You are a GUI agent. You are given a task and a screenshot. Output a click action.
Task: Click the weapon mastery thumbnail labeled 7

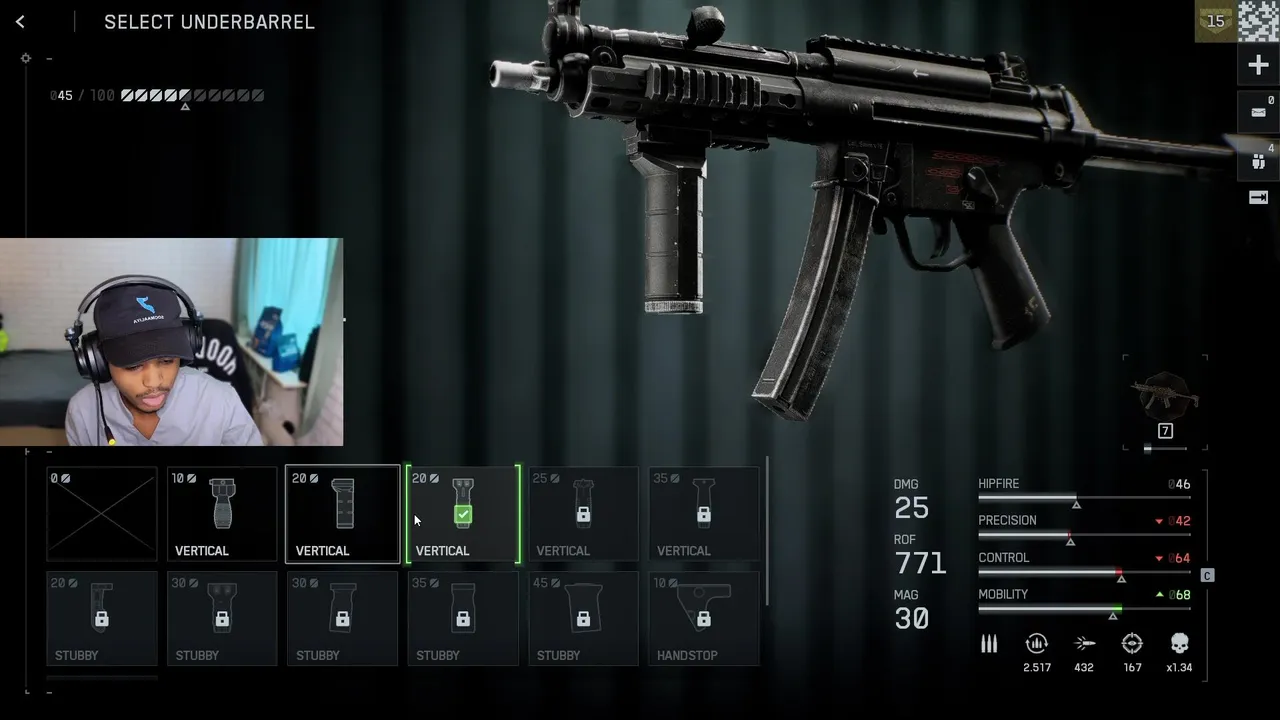point(1165,402)
